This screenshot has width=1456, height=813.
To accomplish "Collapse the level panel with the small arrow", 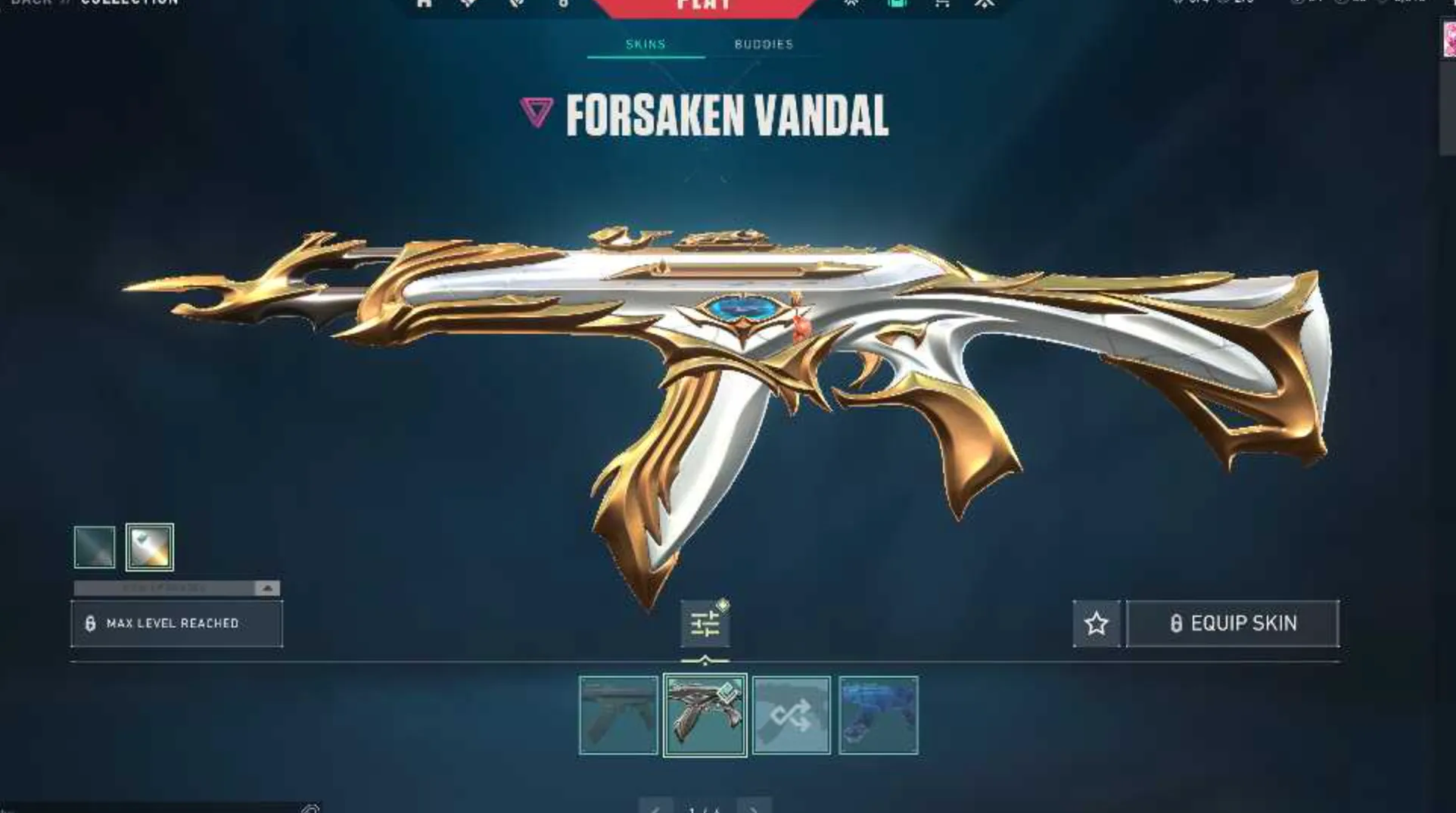I will click(x=266, y=587).
